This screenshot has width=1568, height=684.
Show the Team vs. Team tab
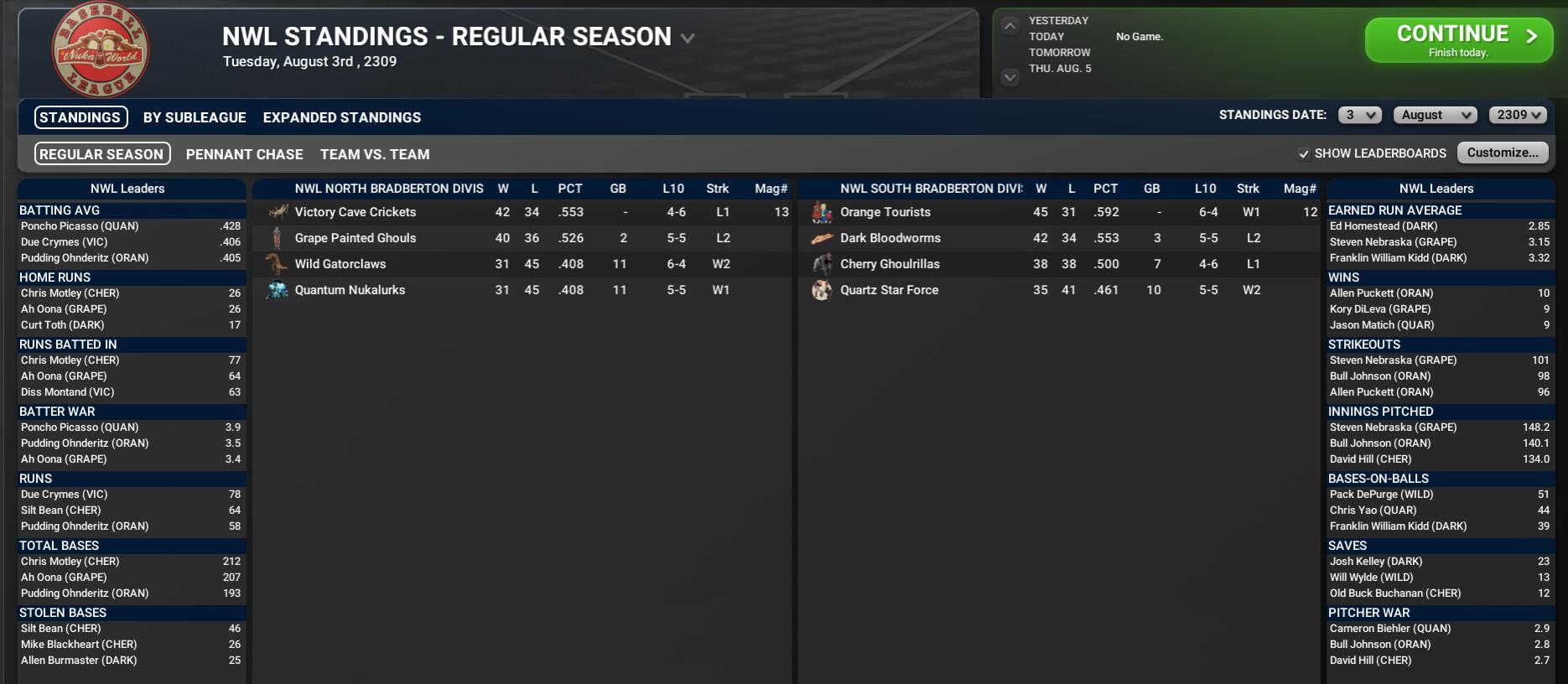pyautogui.click(x=375, y=154)
